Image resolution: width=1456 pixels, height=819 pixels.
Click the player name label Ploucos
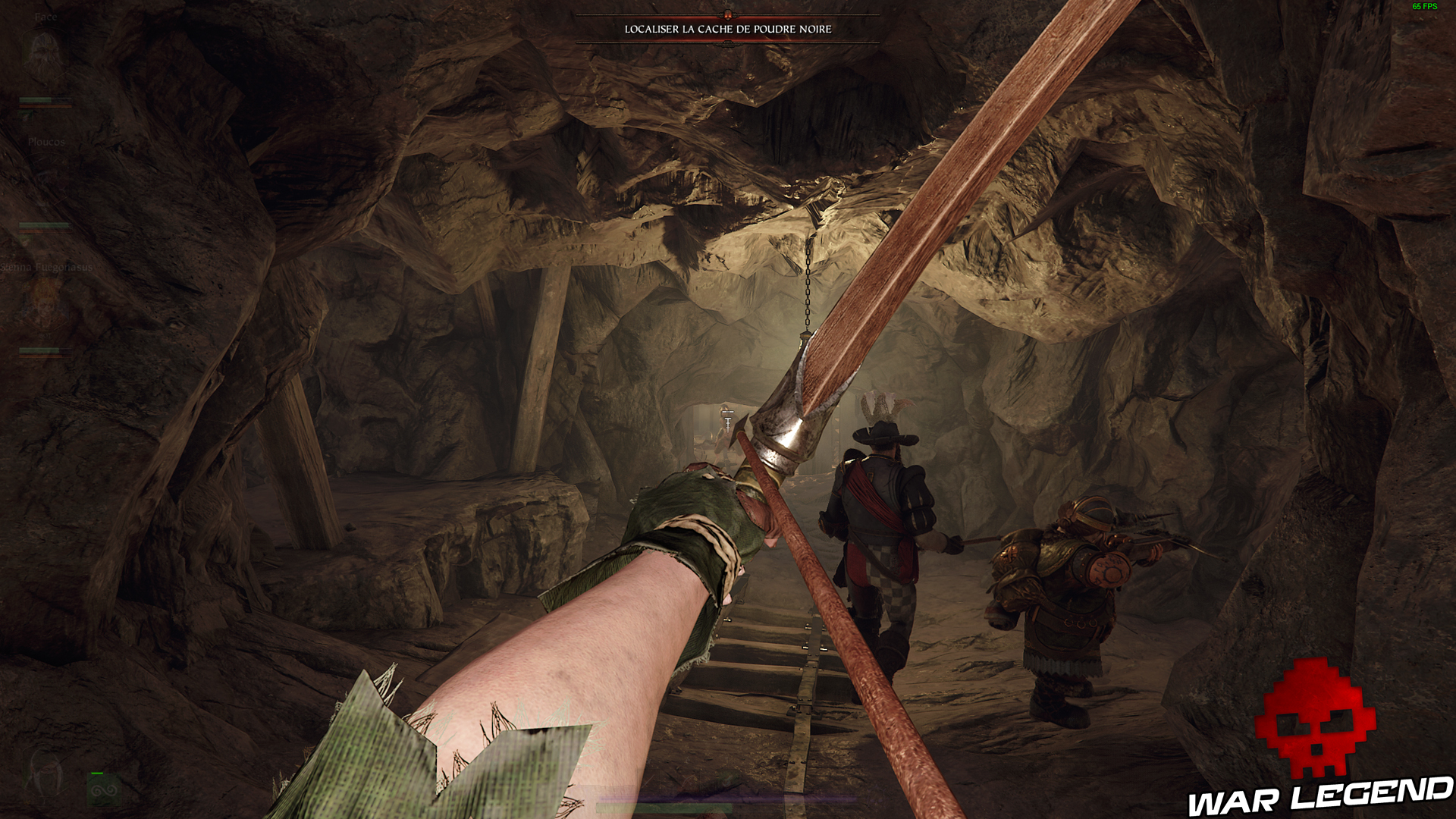tap(47, 142)
